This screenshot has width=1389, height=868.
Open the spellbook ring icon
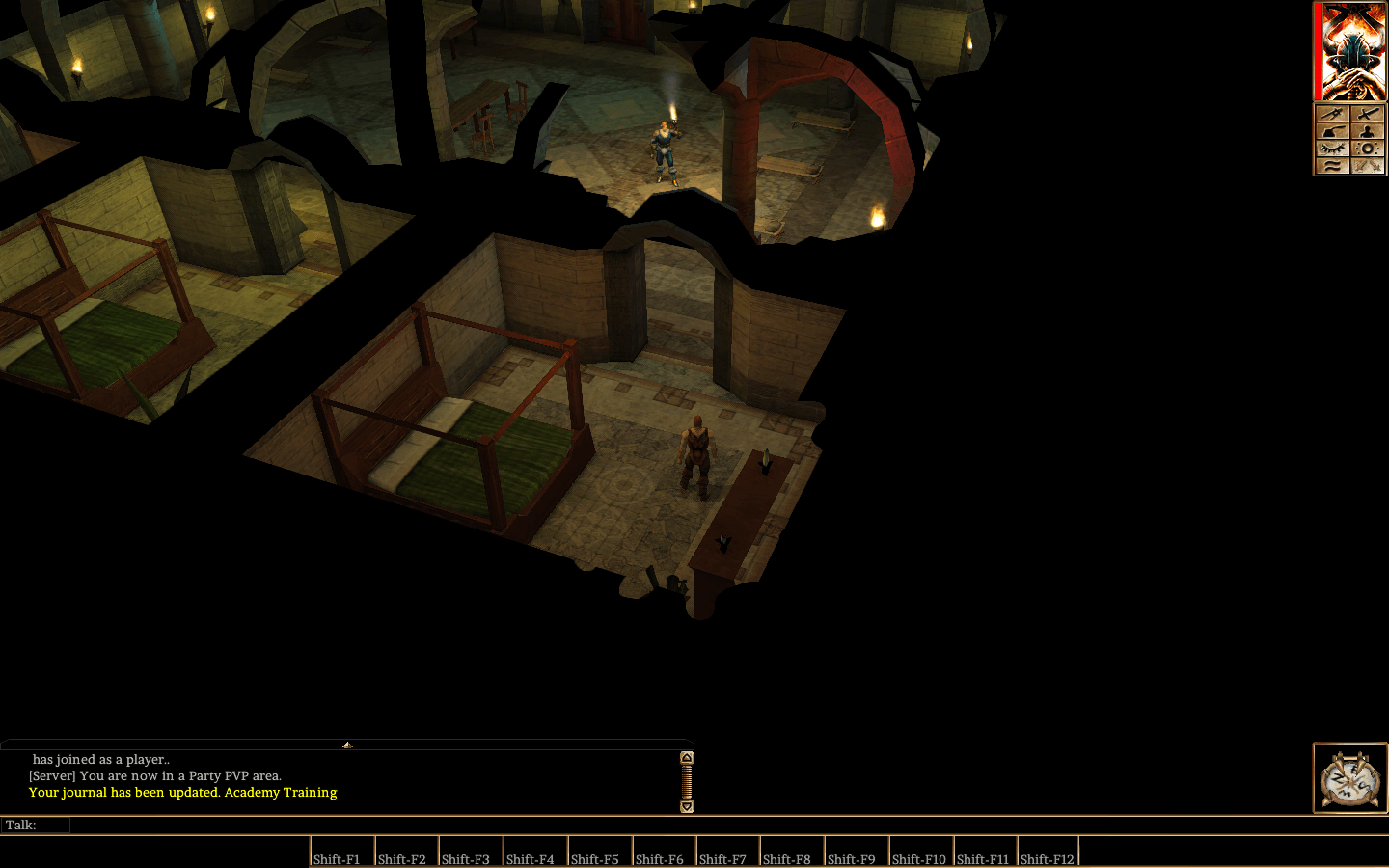coord(1367,148)
